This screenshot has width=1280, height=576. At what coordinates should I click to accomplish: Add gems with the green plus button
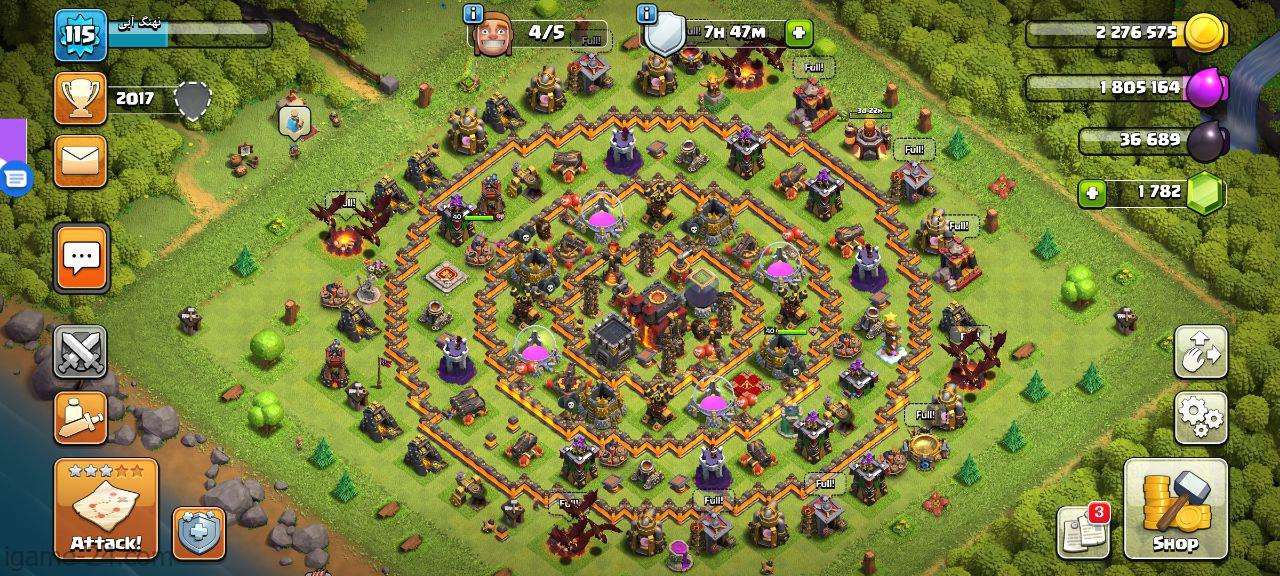tap(1092, 192)
